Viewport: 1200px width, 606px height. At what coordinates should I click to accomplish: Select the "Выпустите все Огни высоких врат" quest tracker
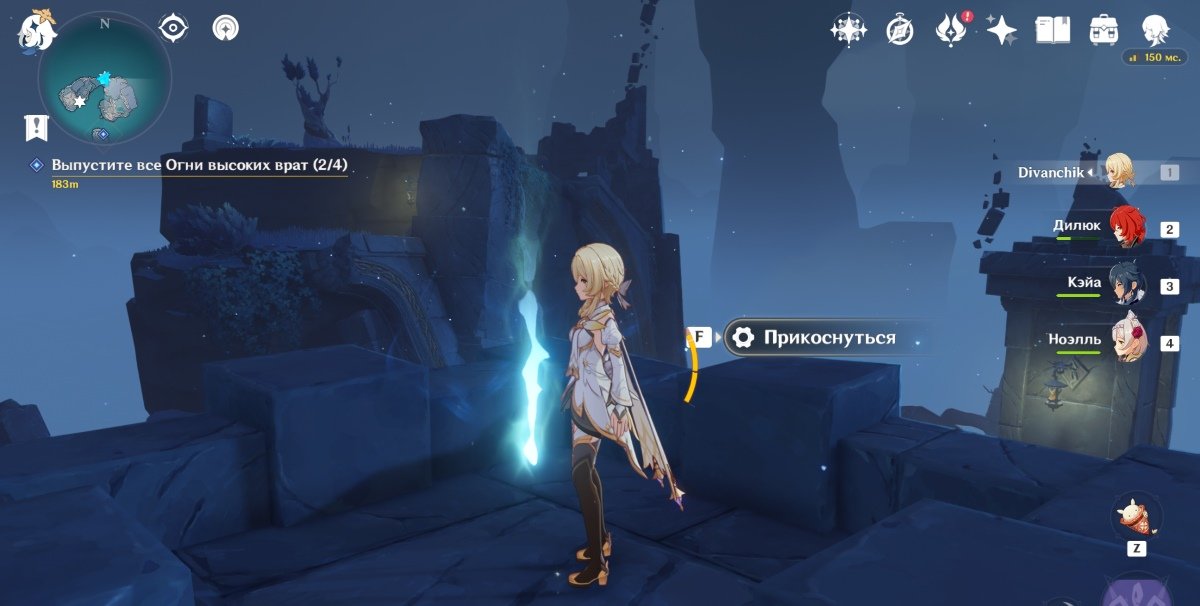tap(199, 165)
